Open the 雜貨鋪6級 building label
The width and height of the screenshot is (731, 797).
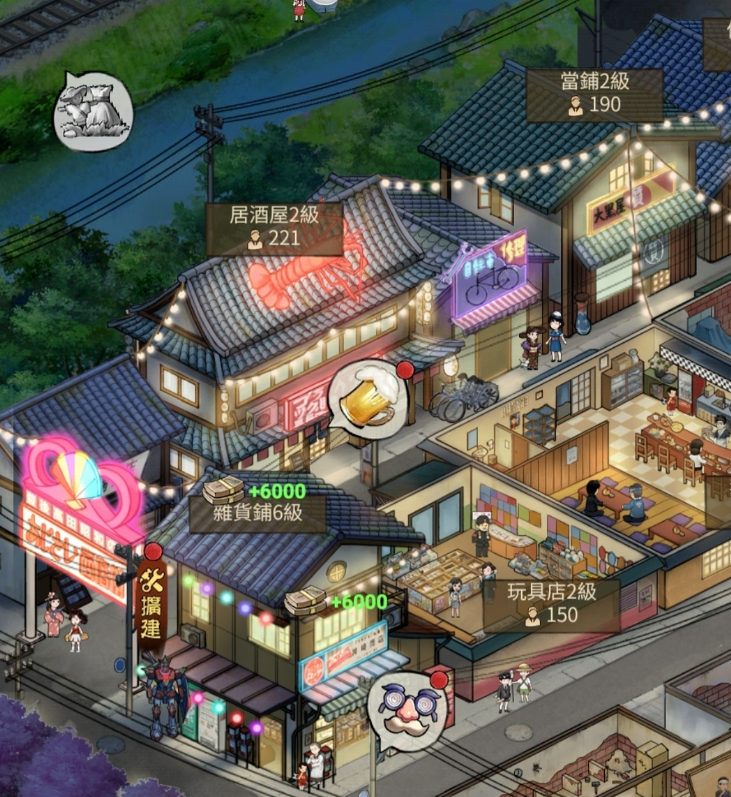click(x=258, y=514)
